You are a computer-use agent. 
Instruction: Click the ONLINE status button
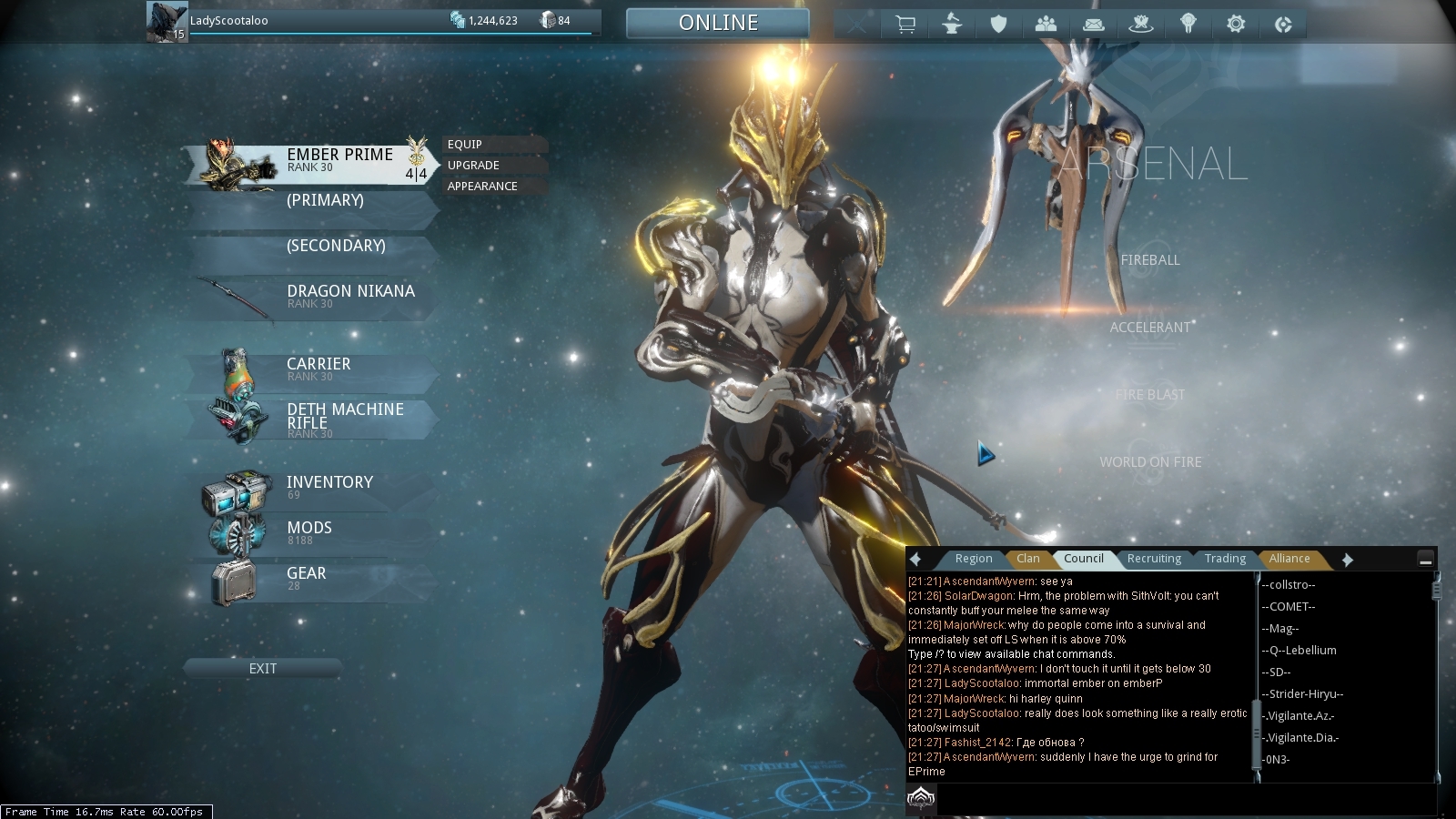coord(718,24)
